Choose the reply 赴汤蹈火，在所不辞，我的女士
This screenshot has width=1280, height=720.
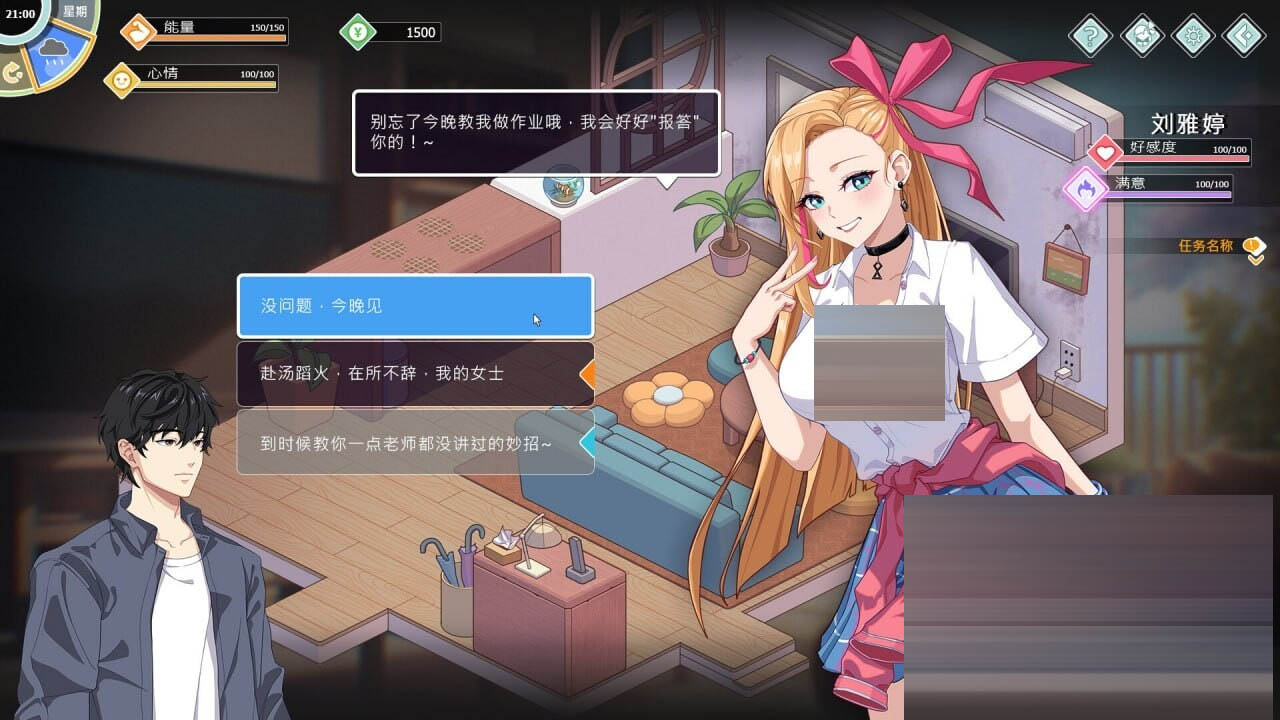[413, 376]
